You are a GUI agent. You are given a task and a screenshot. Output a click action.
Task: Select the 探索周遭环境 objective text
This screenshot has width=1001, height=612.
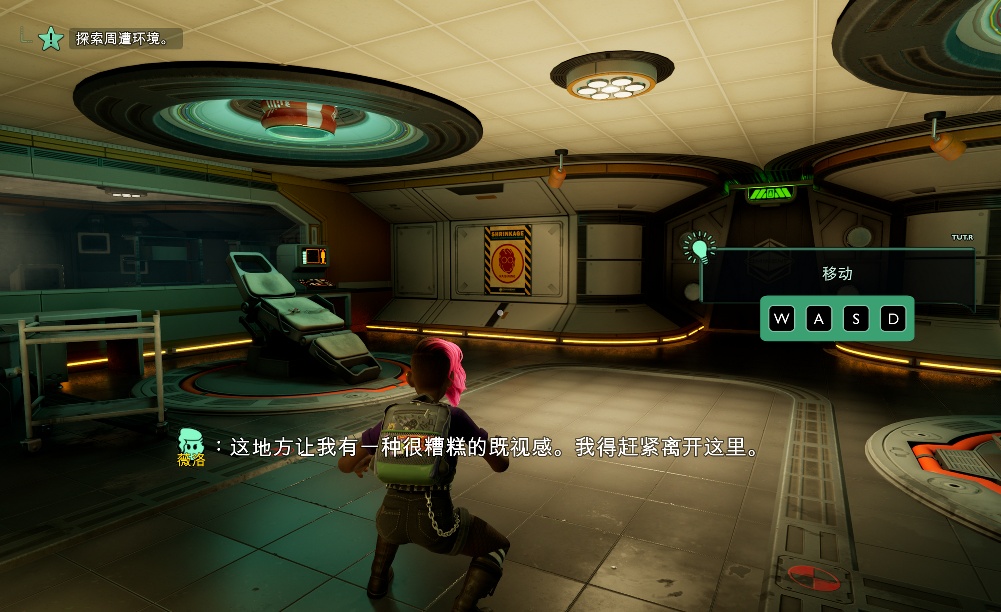click(129, 39)
